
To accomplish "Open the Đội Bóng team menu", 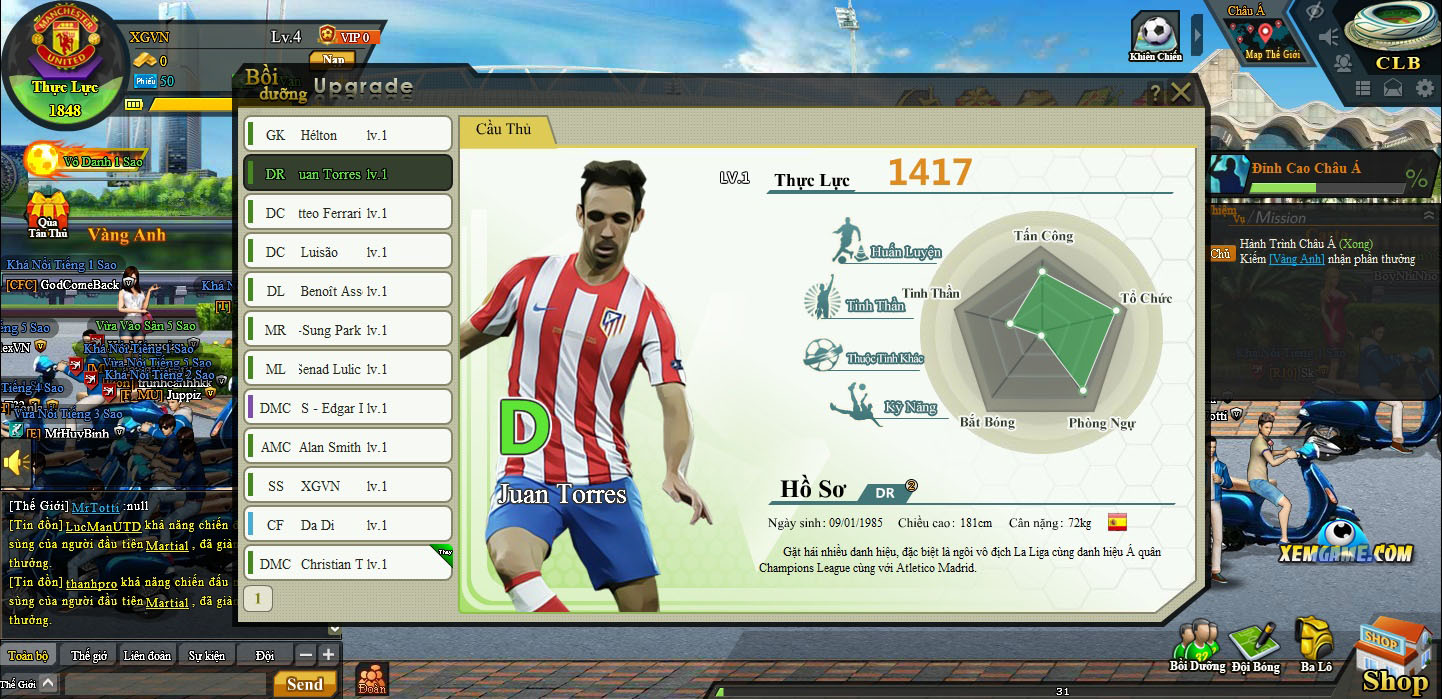I will 1254,645.
